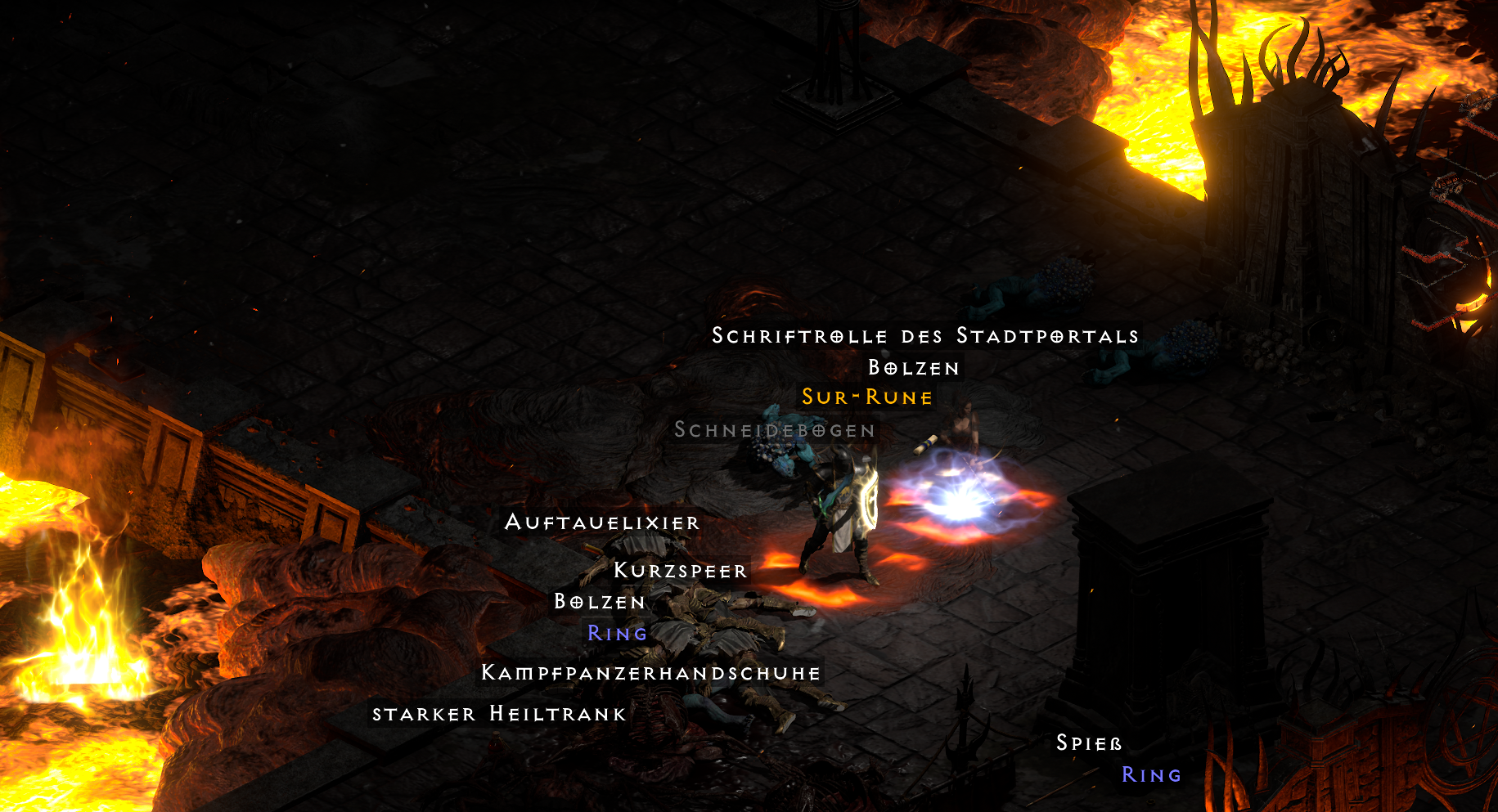Pick up the blue Ring near the skeletons

[x=617, y=632]
